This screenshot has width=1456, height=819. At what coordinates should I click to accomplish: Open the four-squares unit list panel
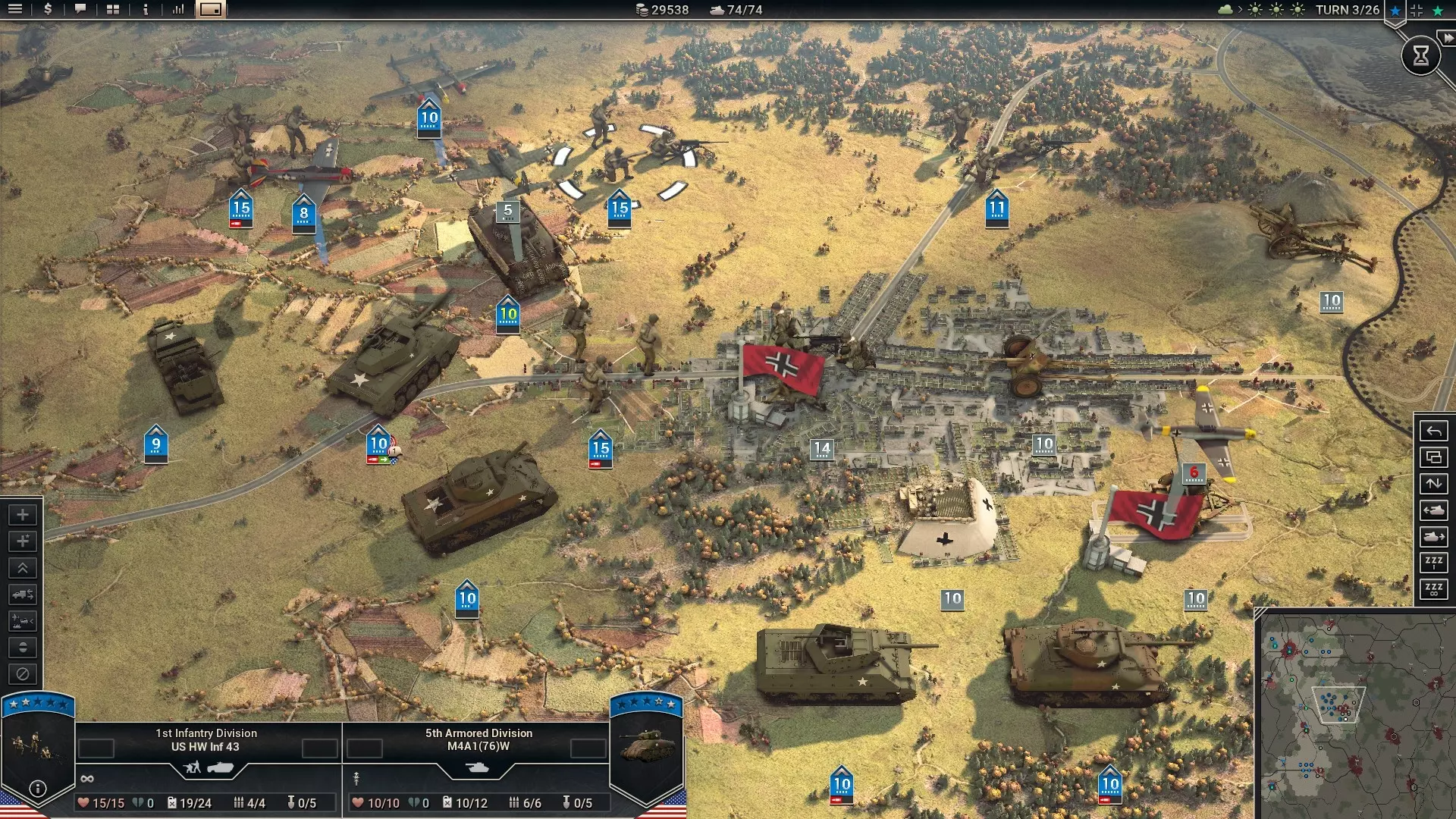click(x=113, y=10)
